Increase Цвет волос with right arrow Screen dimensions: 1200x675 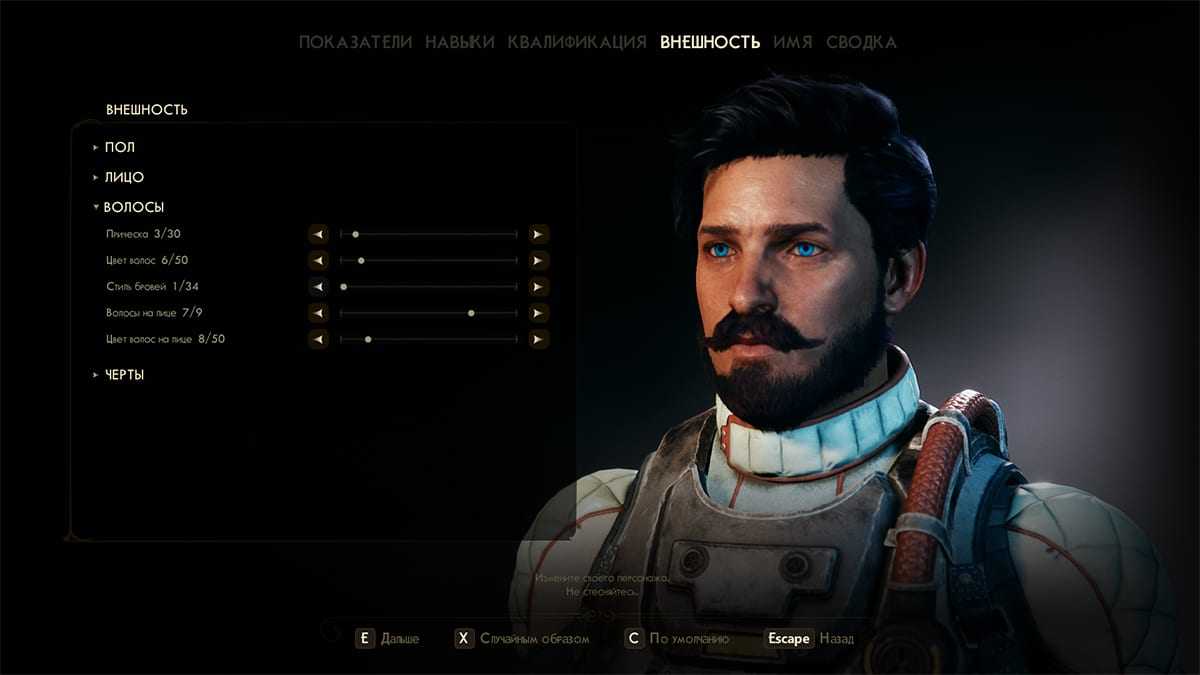tap(538, 260)
